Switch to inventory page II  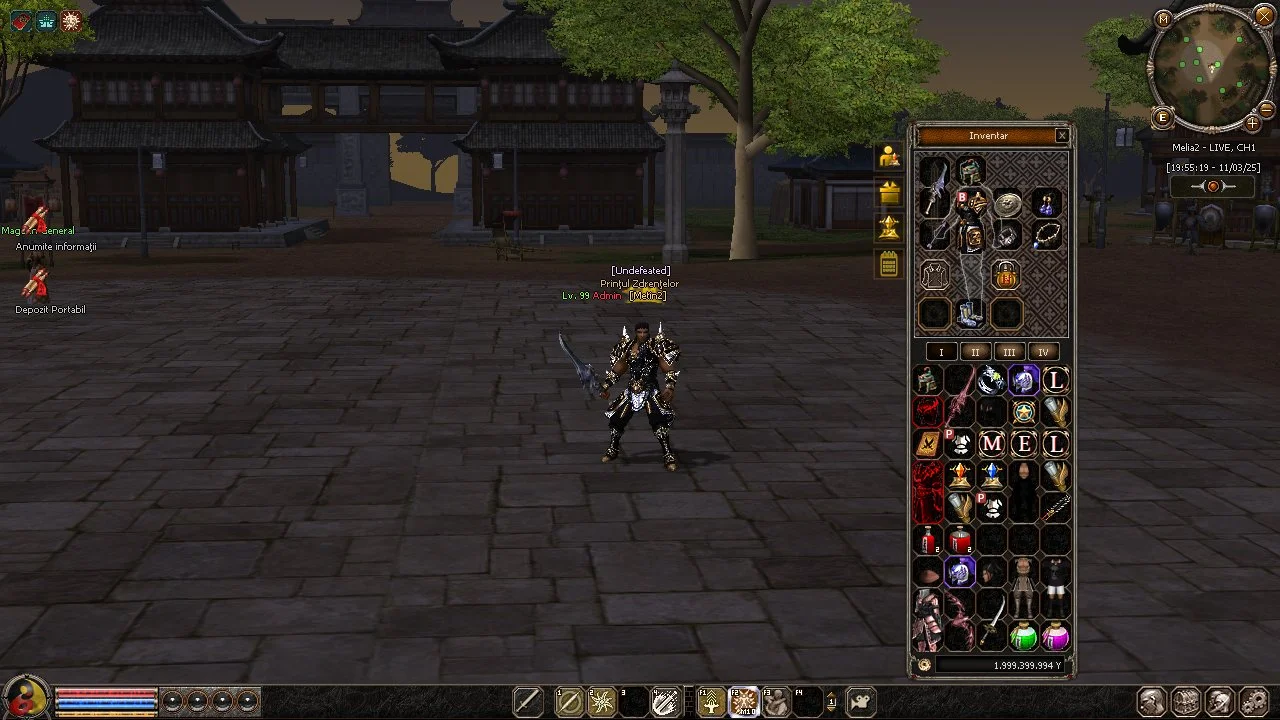975,352
